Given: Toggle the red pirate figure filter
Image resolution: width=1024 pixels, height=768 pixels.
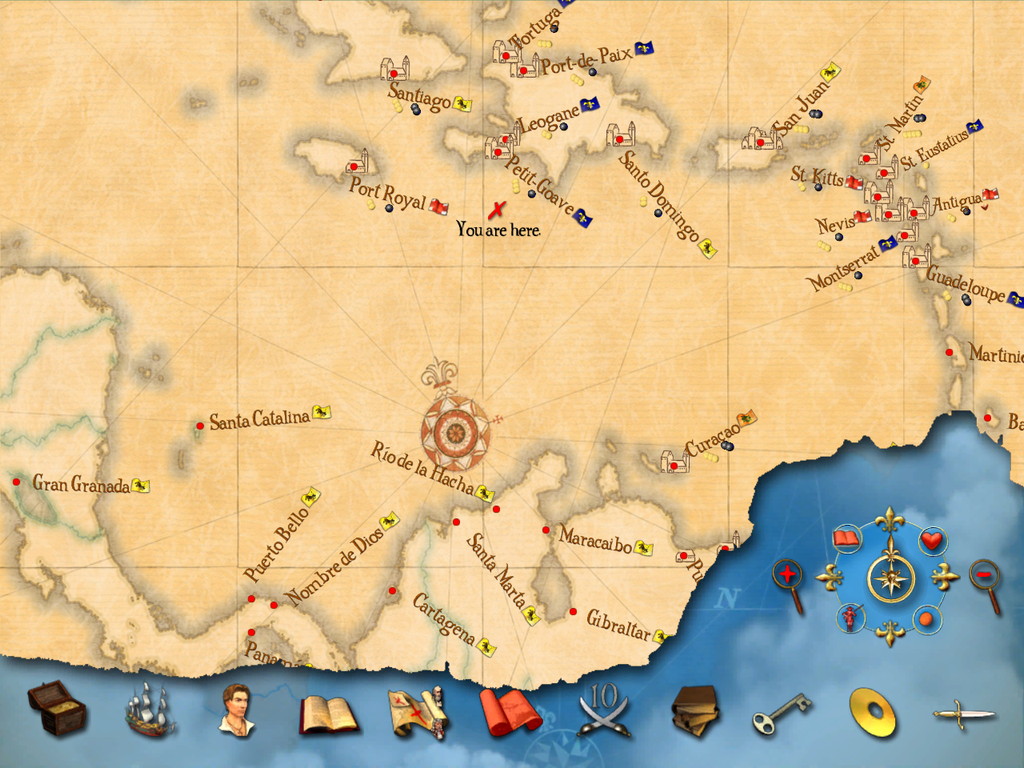Looking at the screenshot, I should tap(849, 617).
